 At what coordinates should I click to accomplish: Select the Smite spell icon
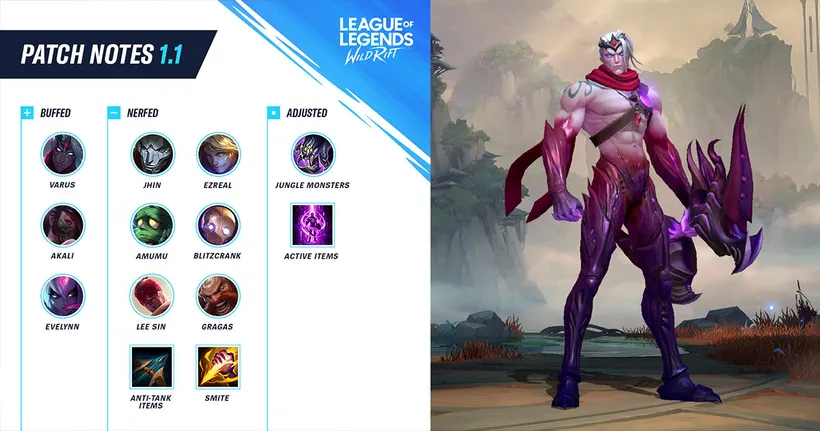click(x=217, y=366)
